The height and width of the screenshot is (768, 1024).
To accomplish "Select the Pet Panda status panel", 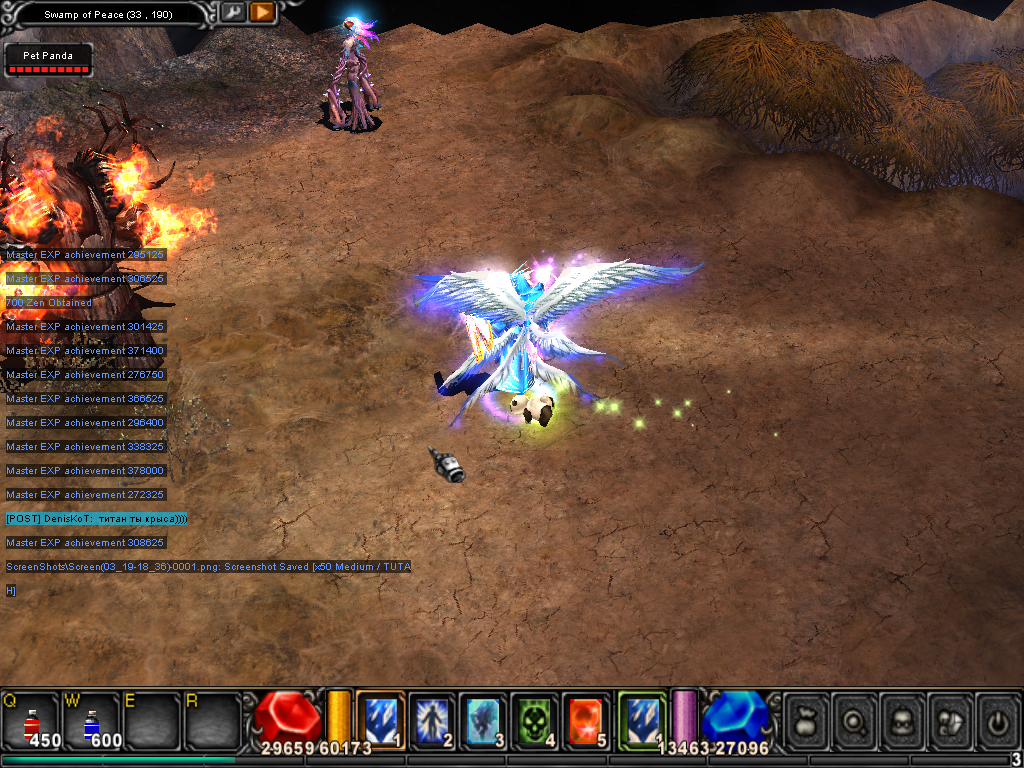I will coord(48,60).
